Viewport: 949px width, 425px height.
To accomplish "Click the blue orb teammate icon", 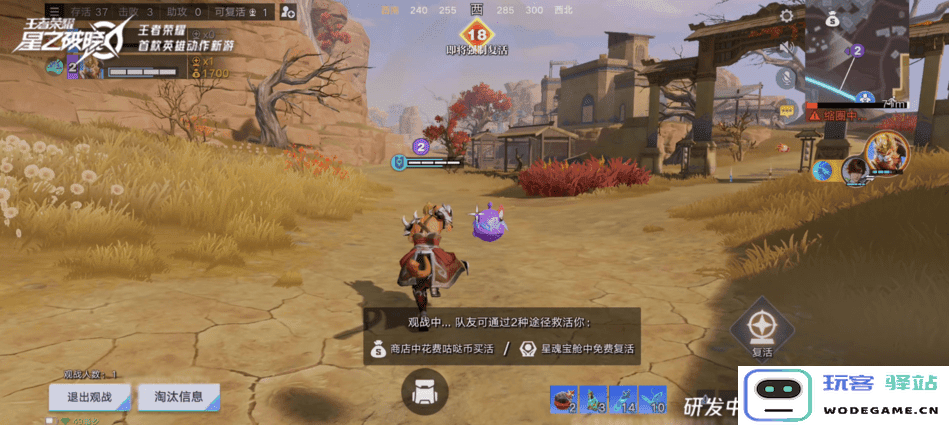I will point(824,169).
